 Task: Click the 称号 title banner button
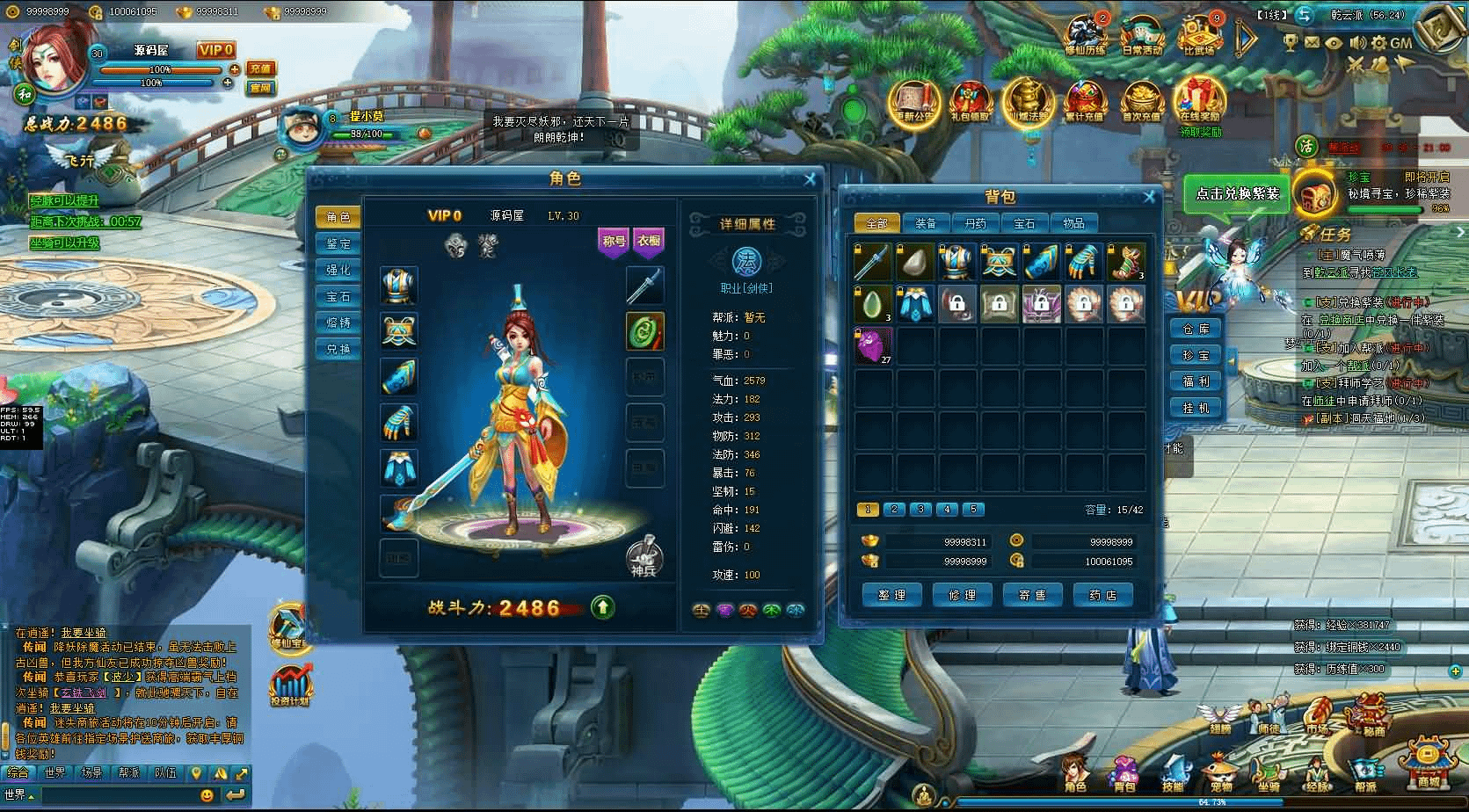pyautogui.click(x=614, y=241)
